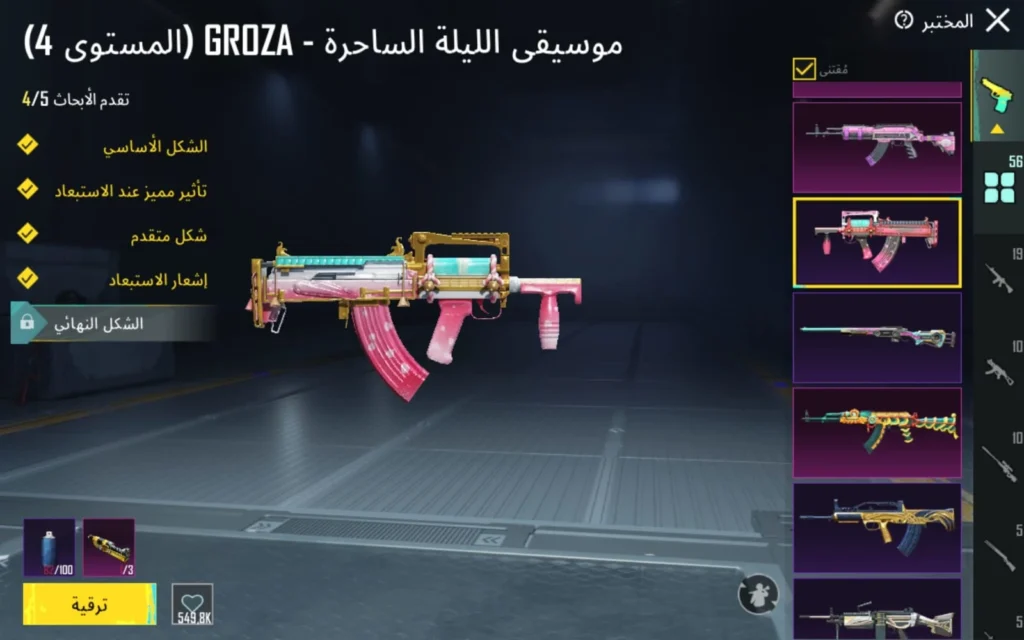This screenshot has height=640, width=1024.
Task: Choose the teal and pink sniper rifle skin
Action: pyautogui.click(x=877, y=337)
